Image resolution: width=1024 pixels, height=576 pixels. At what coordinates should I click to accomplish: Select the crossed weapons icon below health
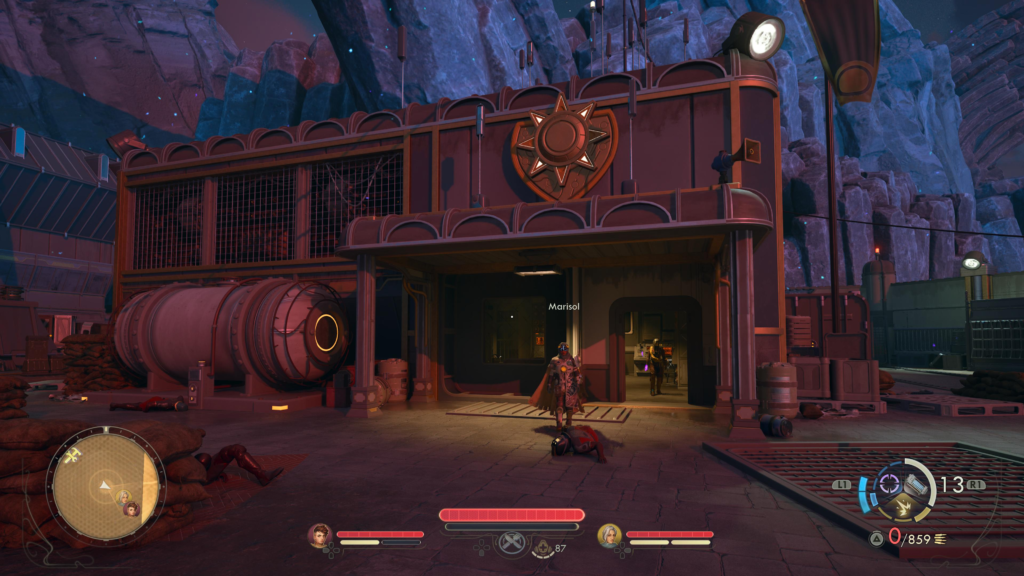point(511,543)
